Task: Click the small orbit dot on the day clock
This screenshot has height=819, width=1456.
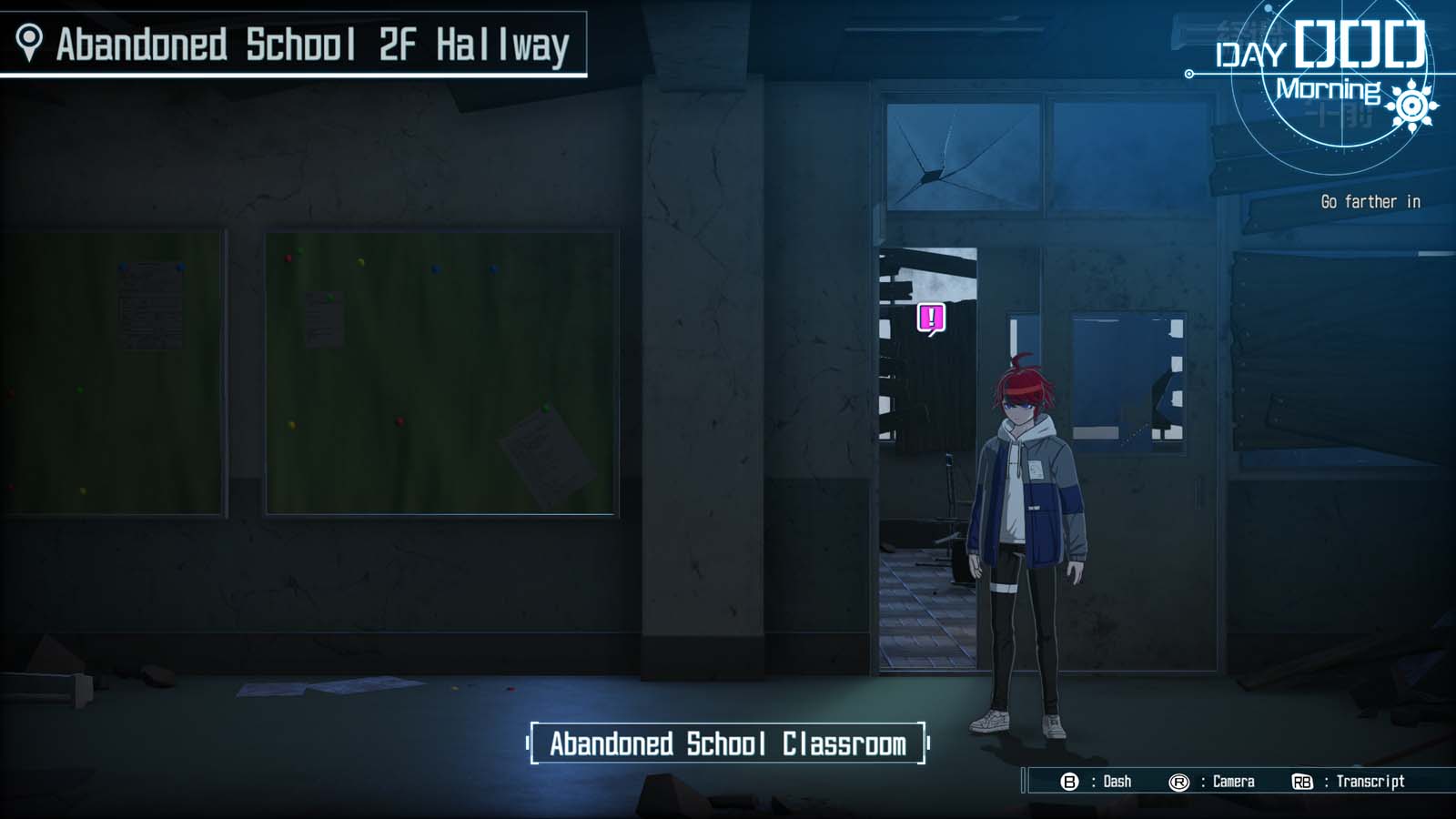Action: pos(1269,7)
